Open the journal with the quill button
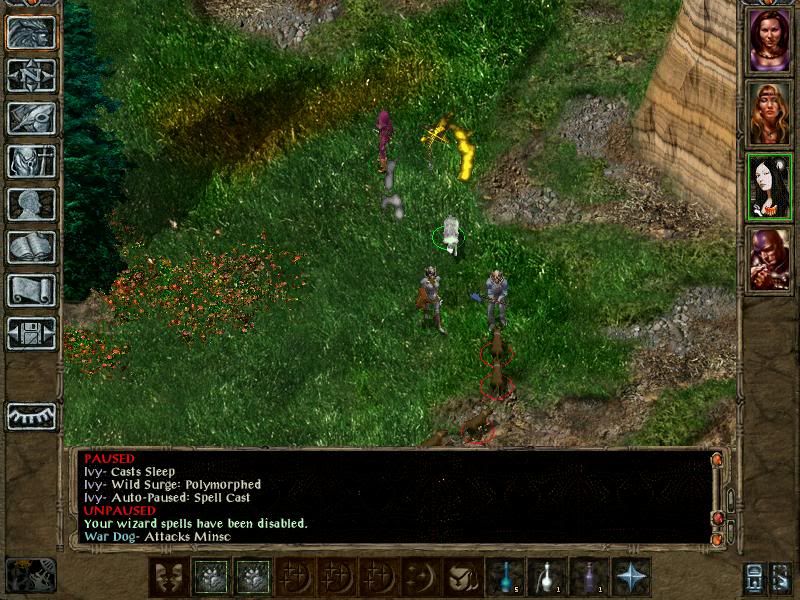The width and height of the screenshot is (800, 600). (31, 118)
